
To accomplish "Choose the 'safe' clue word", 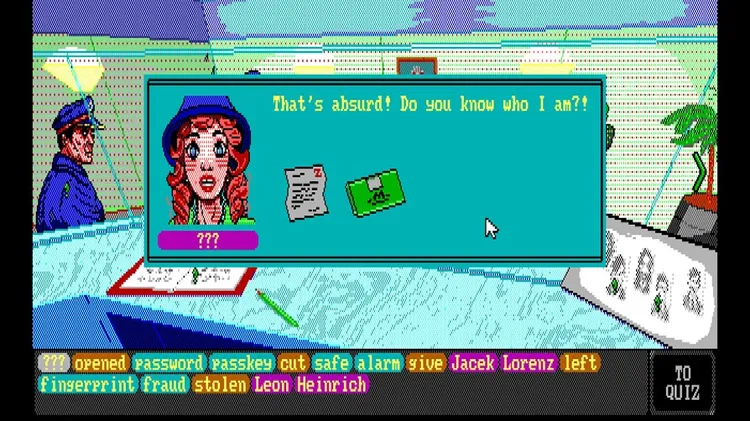I will [x=330, y=363].
